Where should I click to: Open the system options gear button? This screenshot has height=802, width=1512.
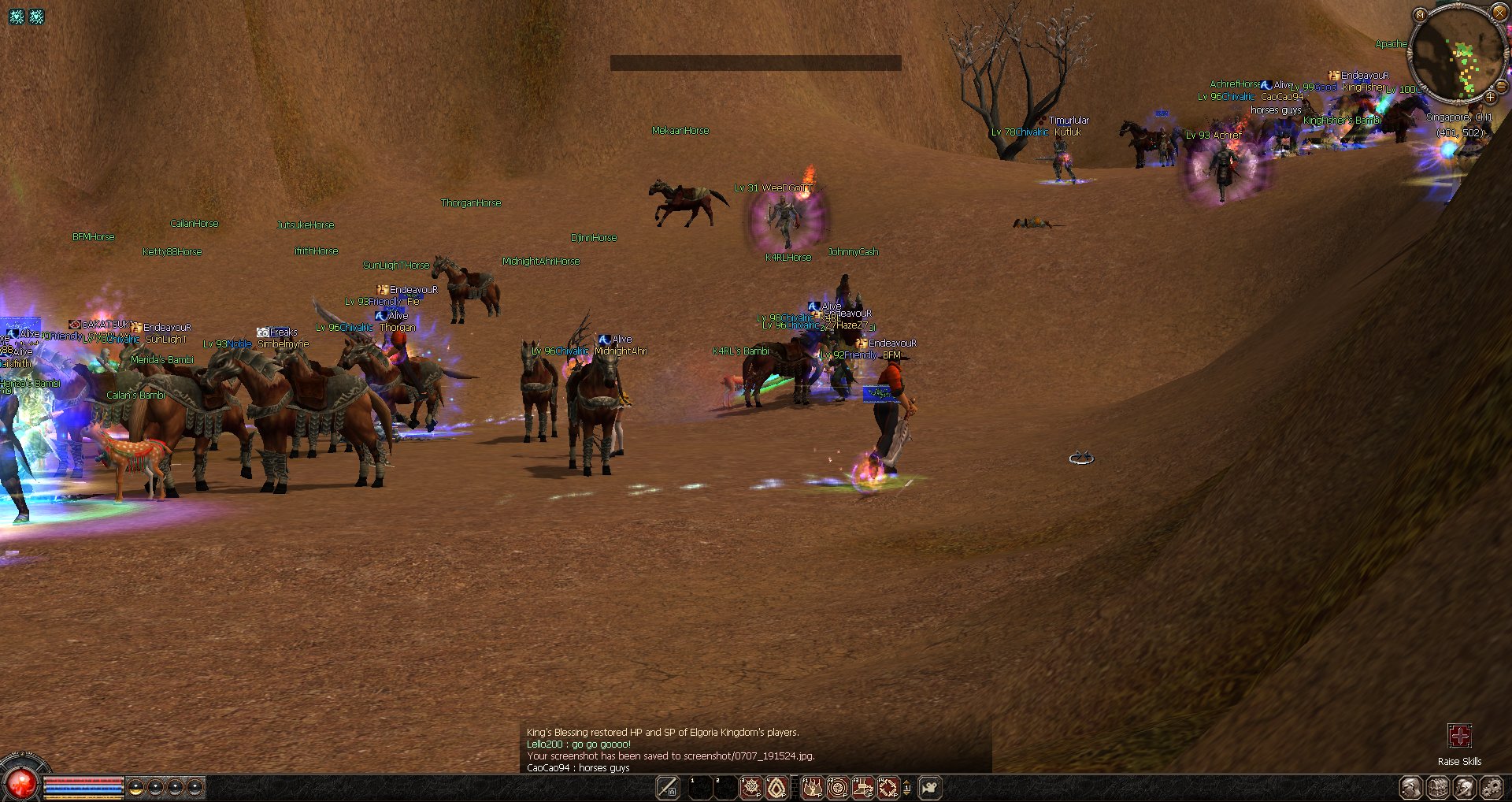click(x=1491, y=787)
